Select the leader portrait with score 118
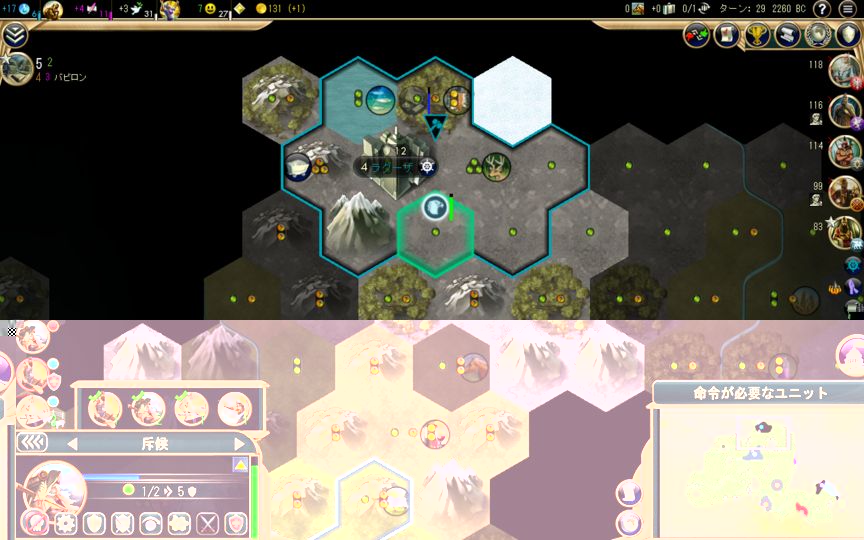Image resolution: width=864 pixels, height=540 pixels. 844,70
